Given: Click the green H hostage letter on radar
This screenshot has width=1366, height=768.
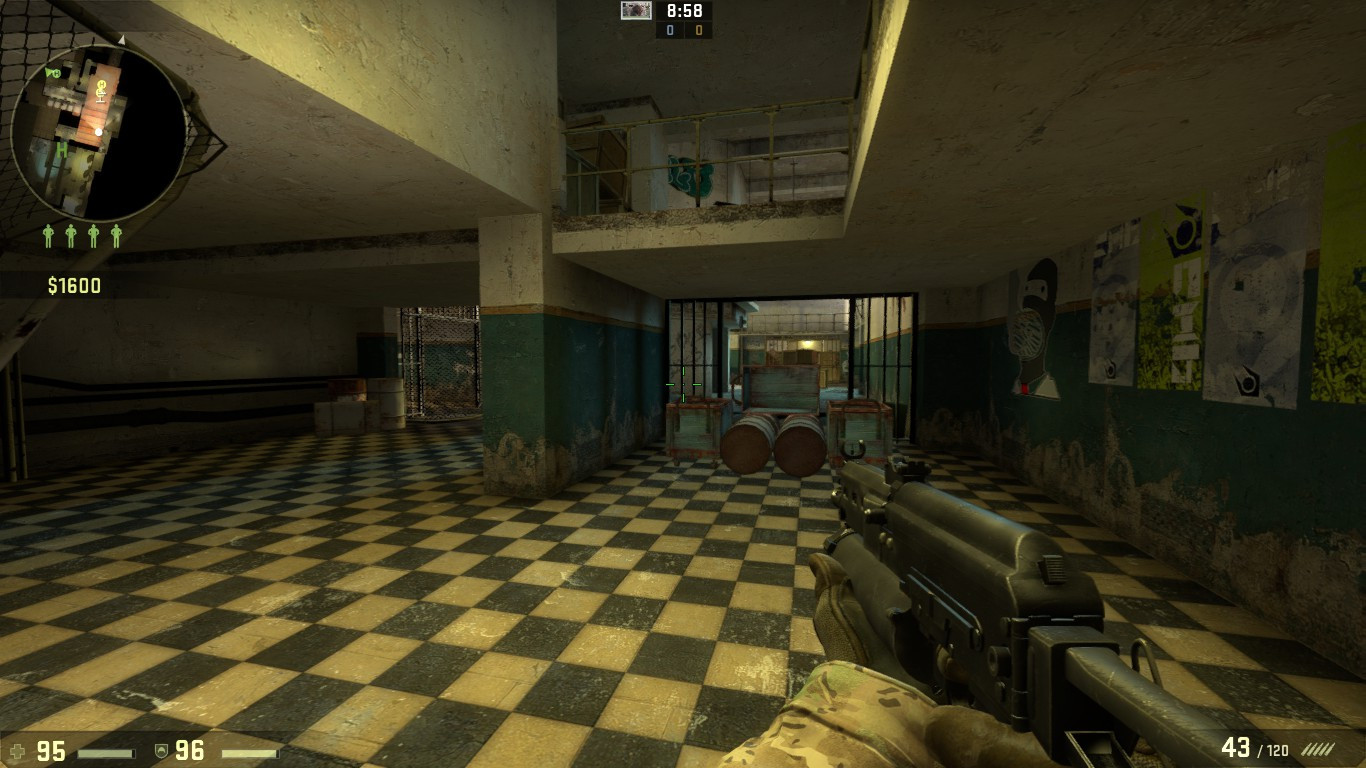Looking at the screenshot, I should pos(62,151).
